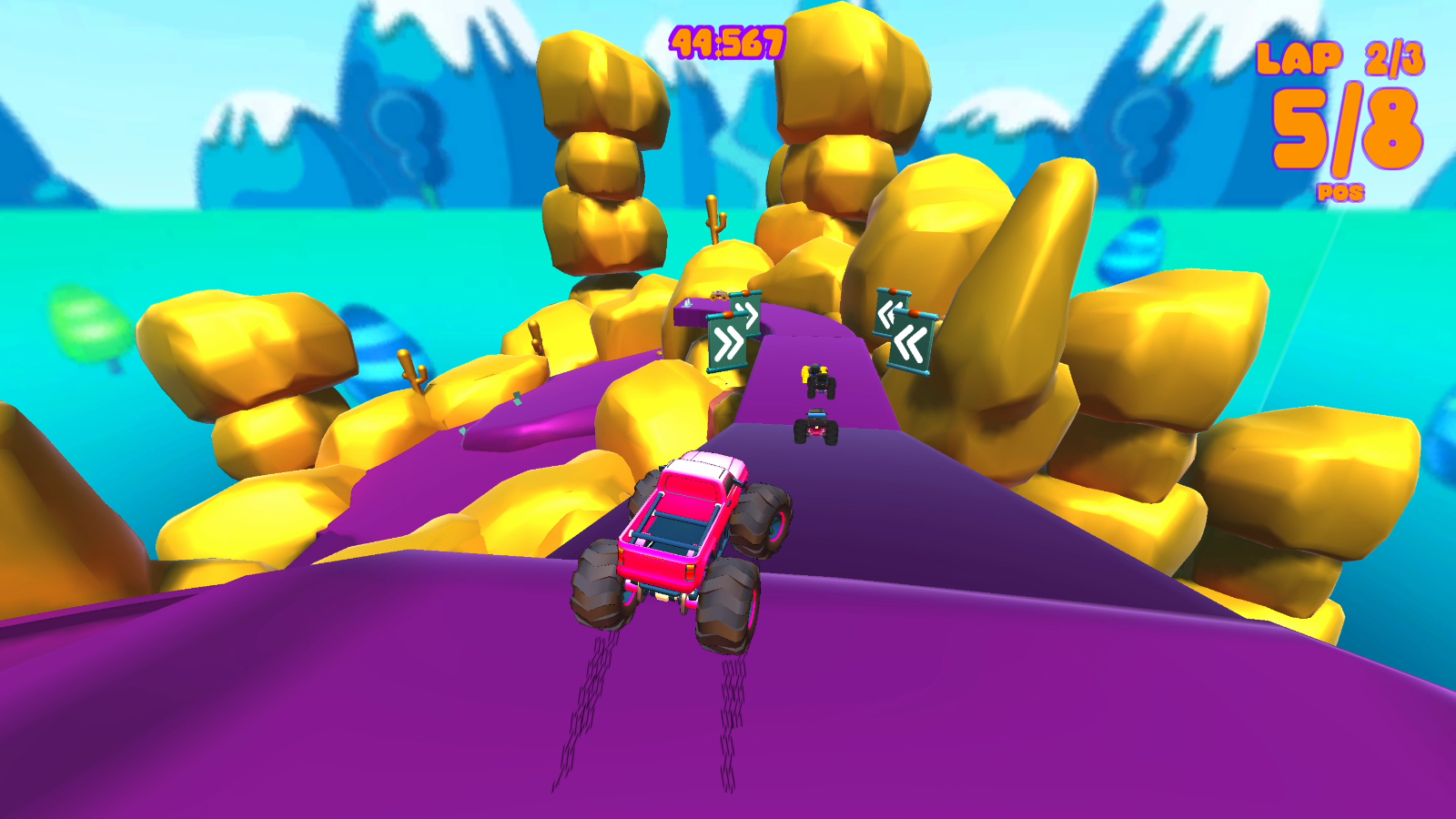The width and height of the screenshot is (1456, 819).
Task: Click the POS label under position counter
Action: pyautogui.click(x=1339, y=191)
